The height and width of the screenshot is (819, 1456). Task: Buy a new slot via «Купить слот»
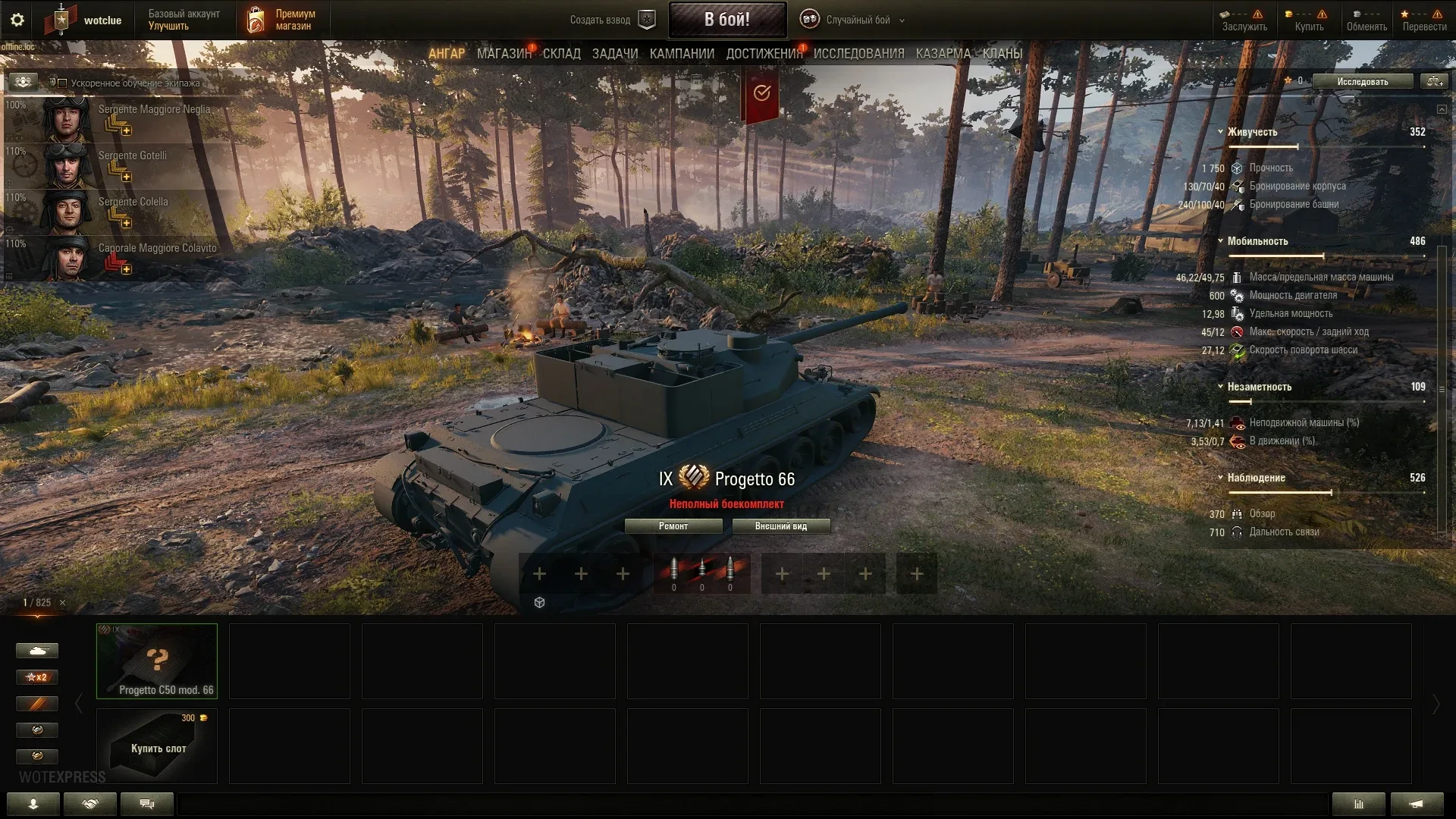point(156,746)
